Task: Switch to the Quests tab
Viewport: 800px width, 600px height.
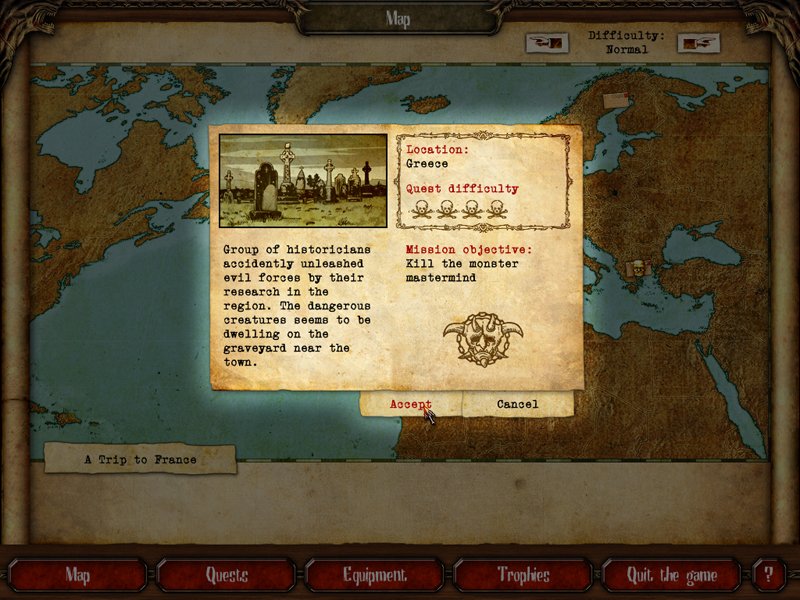Action: (x=226, y=575)
